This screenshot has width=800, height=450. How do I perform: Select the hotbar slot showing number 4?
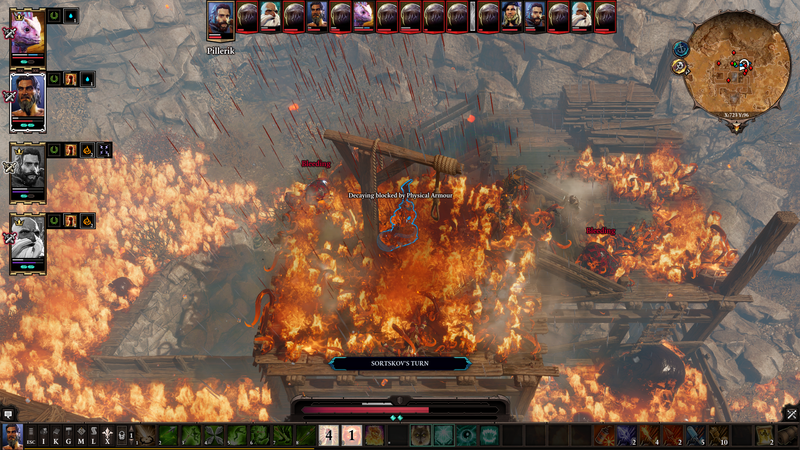[327, 435]
